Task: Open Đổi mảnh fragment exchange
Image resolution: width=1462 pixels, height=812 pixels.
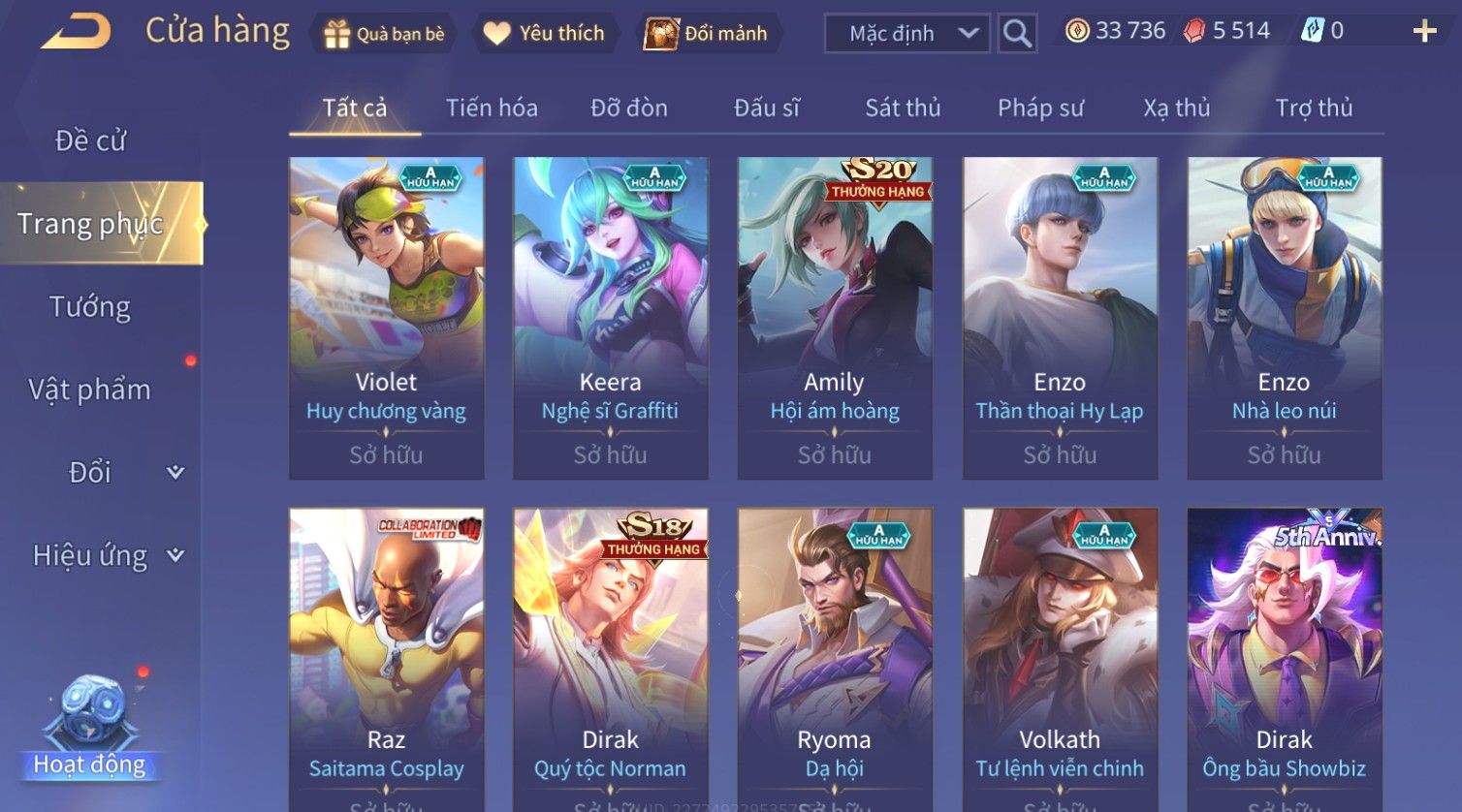Action: click(707, 34)
